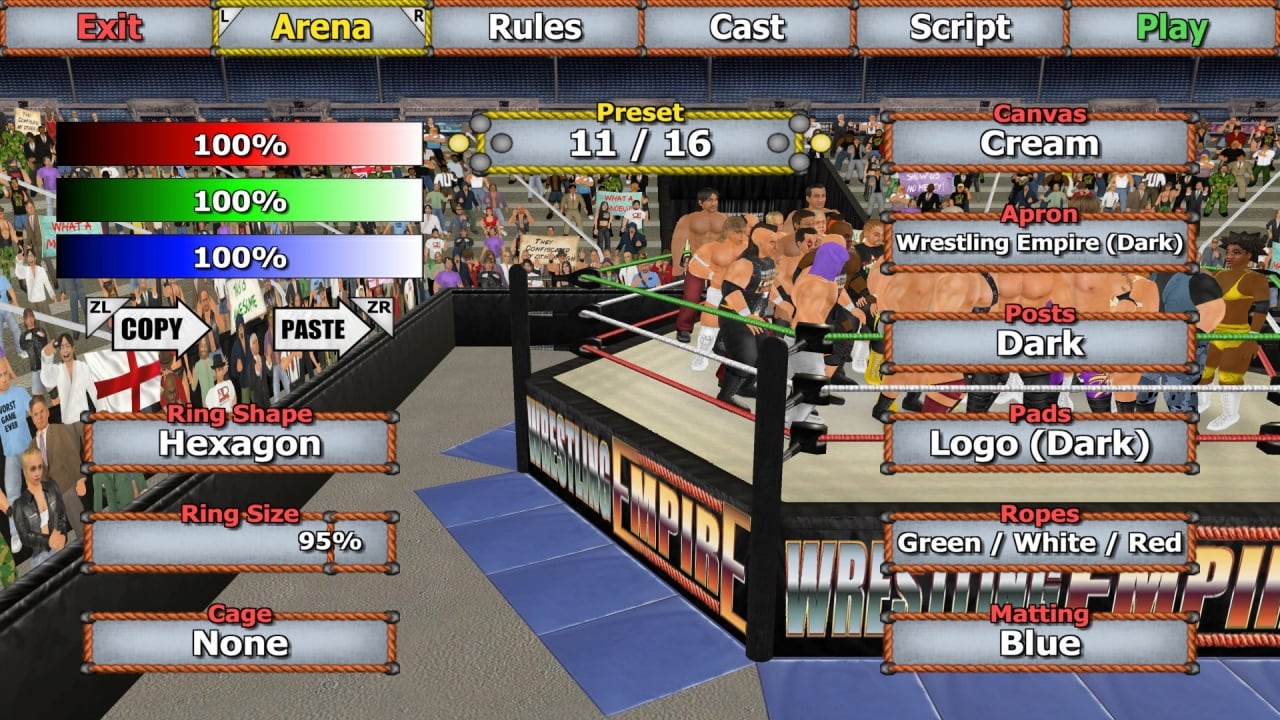Adjust the red color slider
The width and height of the screenshot is (1280, 720).
coord(240,145)
